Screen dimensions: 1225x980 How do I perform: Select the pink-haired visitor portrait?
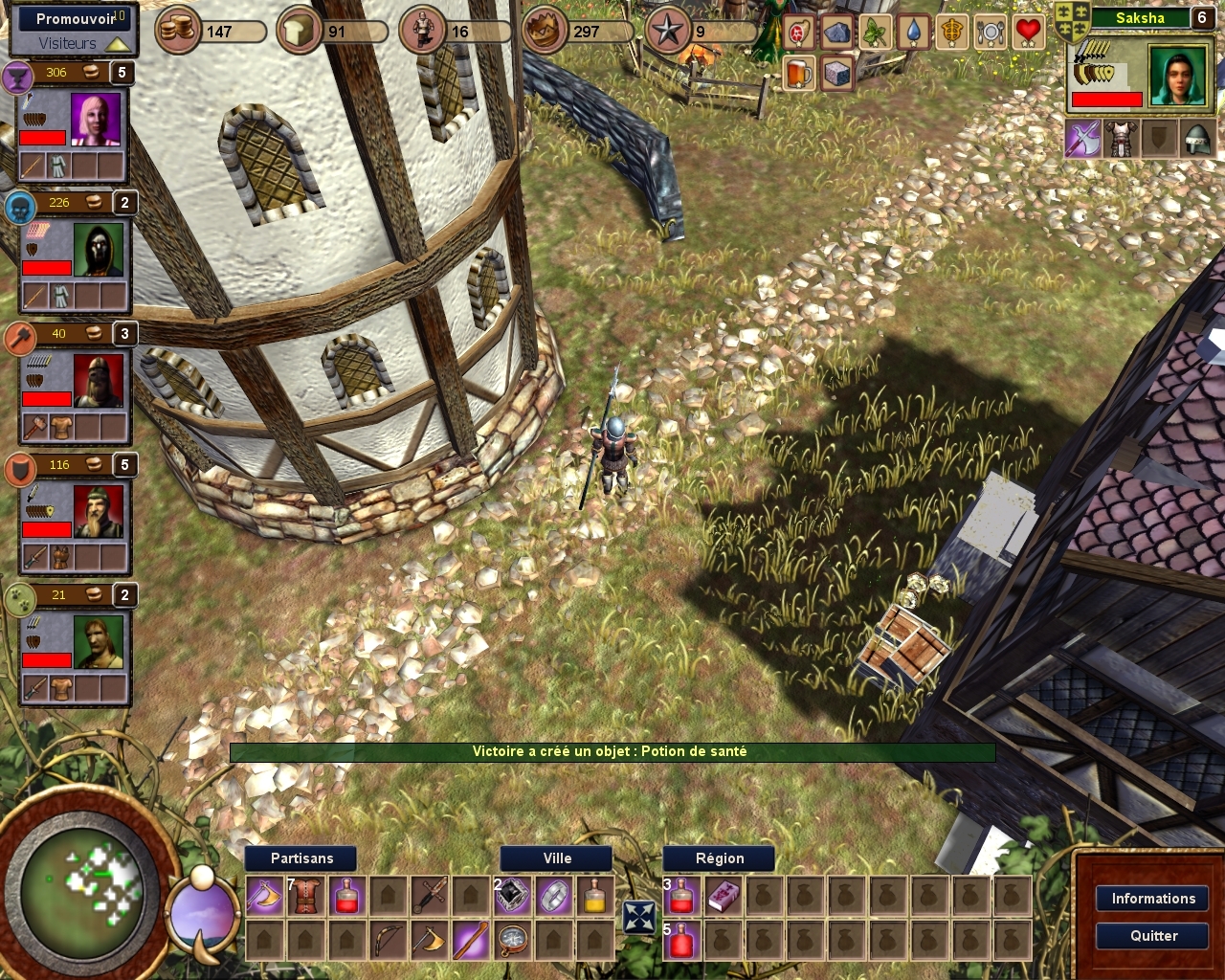(96, 120)
